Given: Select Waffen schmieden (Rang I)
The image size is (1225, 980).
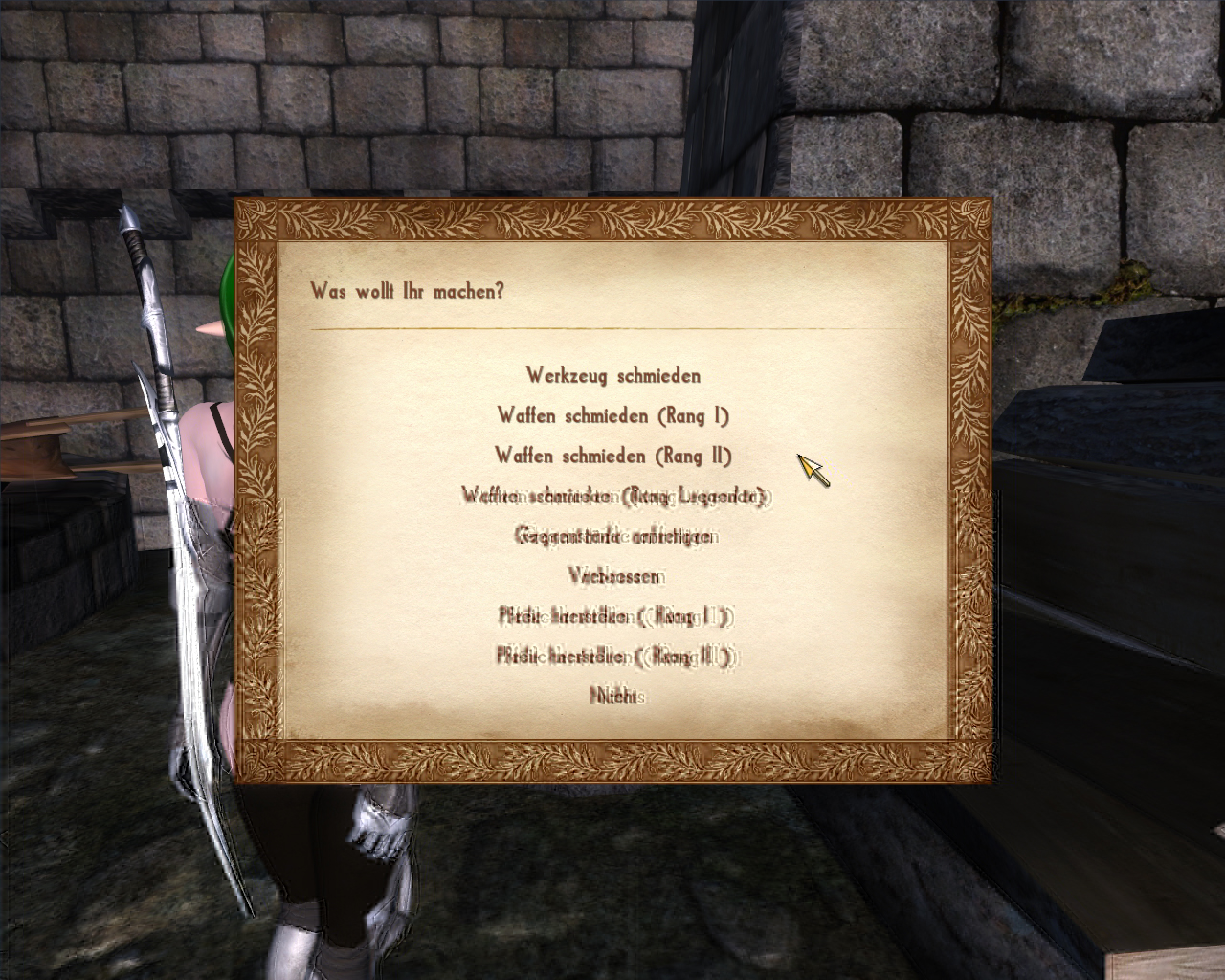Looking at the screenshot, I should point(612,415).
